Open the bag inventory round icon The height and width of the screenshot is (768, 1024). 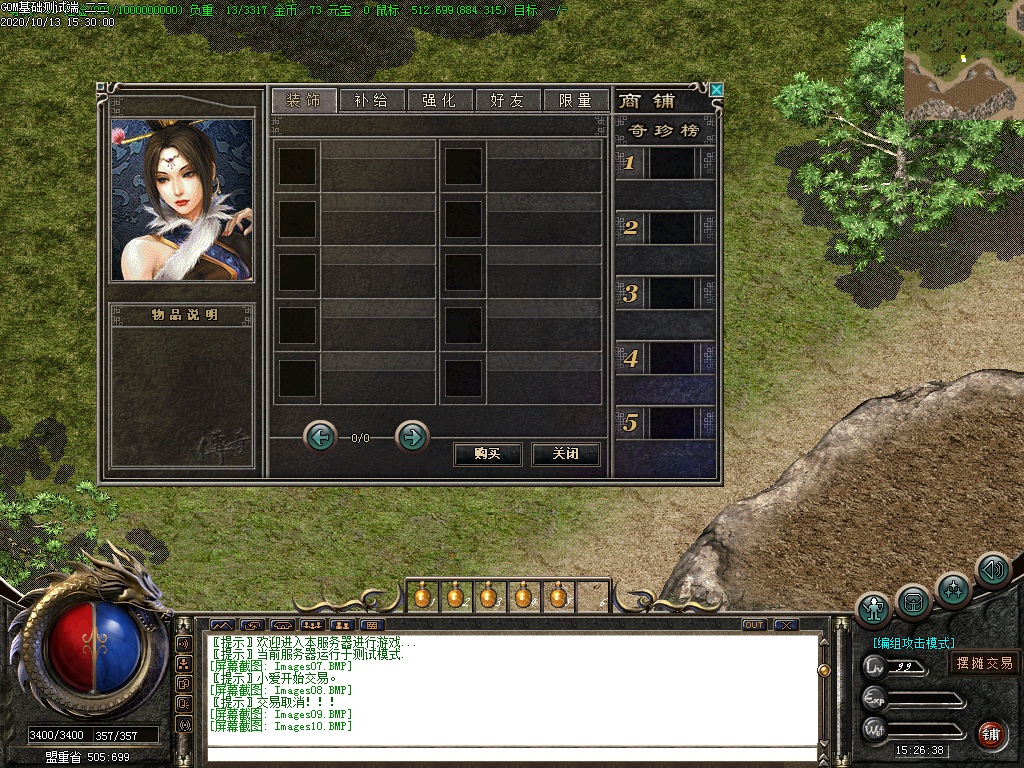(914, 601)
